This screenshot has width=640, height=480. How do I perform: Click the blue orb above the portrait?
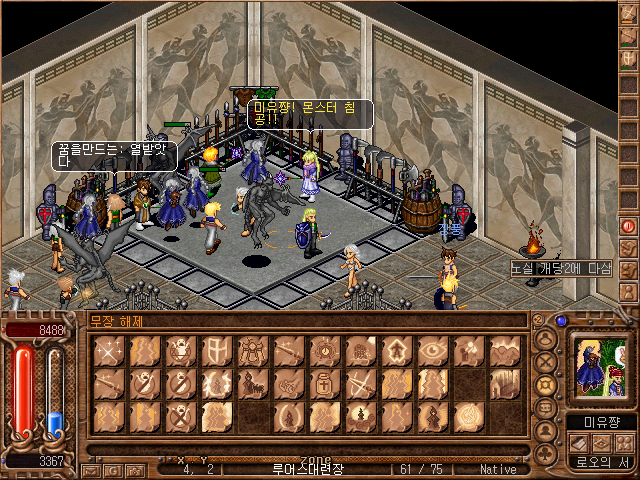[x=562, y=321]
